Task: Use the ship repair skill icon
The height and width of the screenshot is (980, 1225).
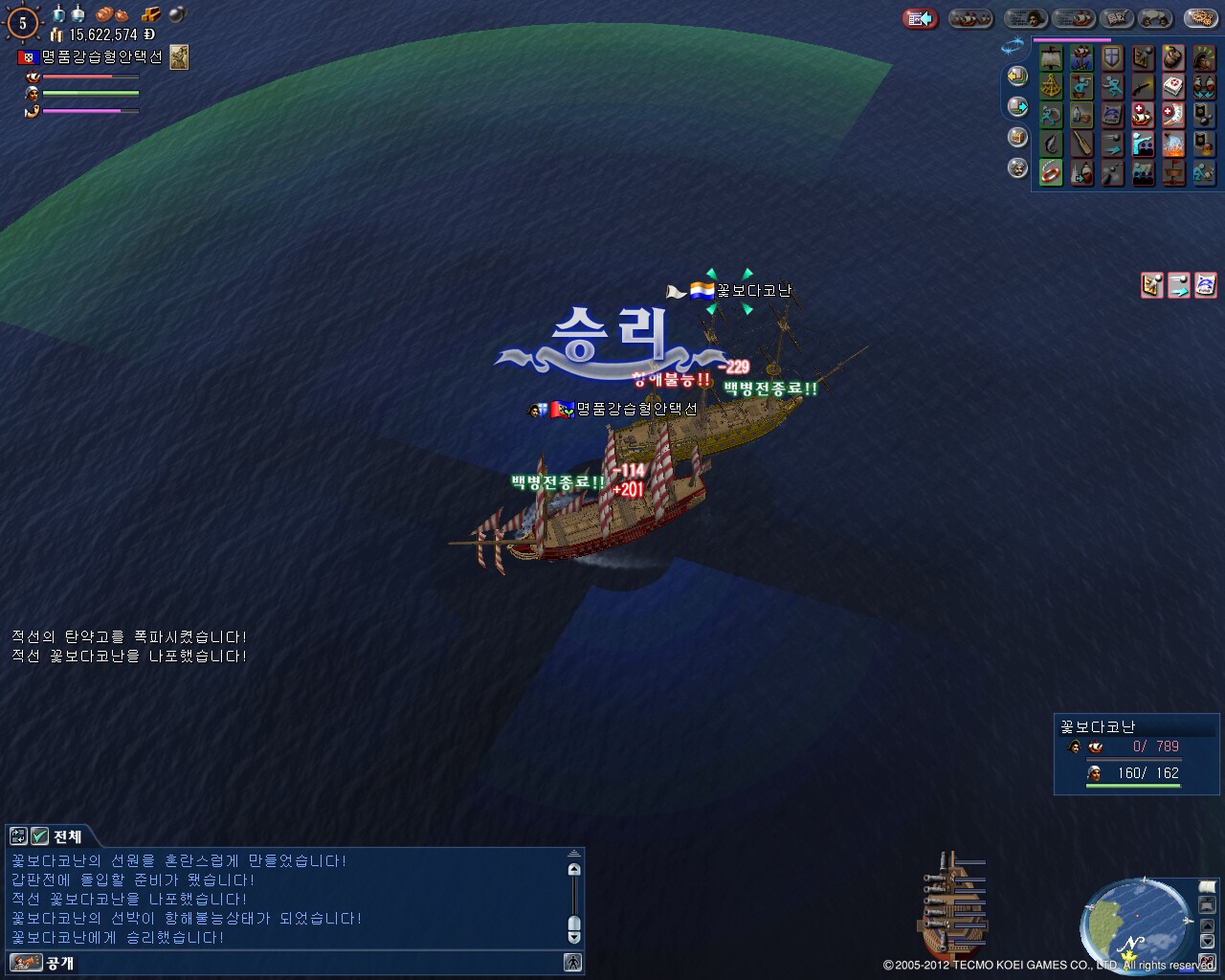Action: tap(1143, 116)
